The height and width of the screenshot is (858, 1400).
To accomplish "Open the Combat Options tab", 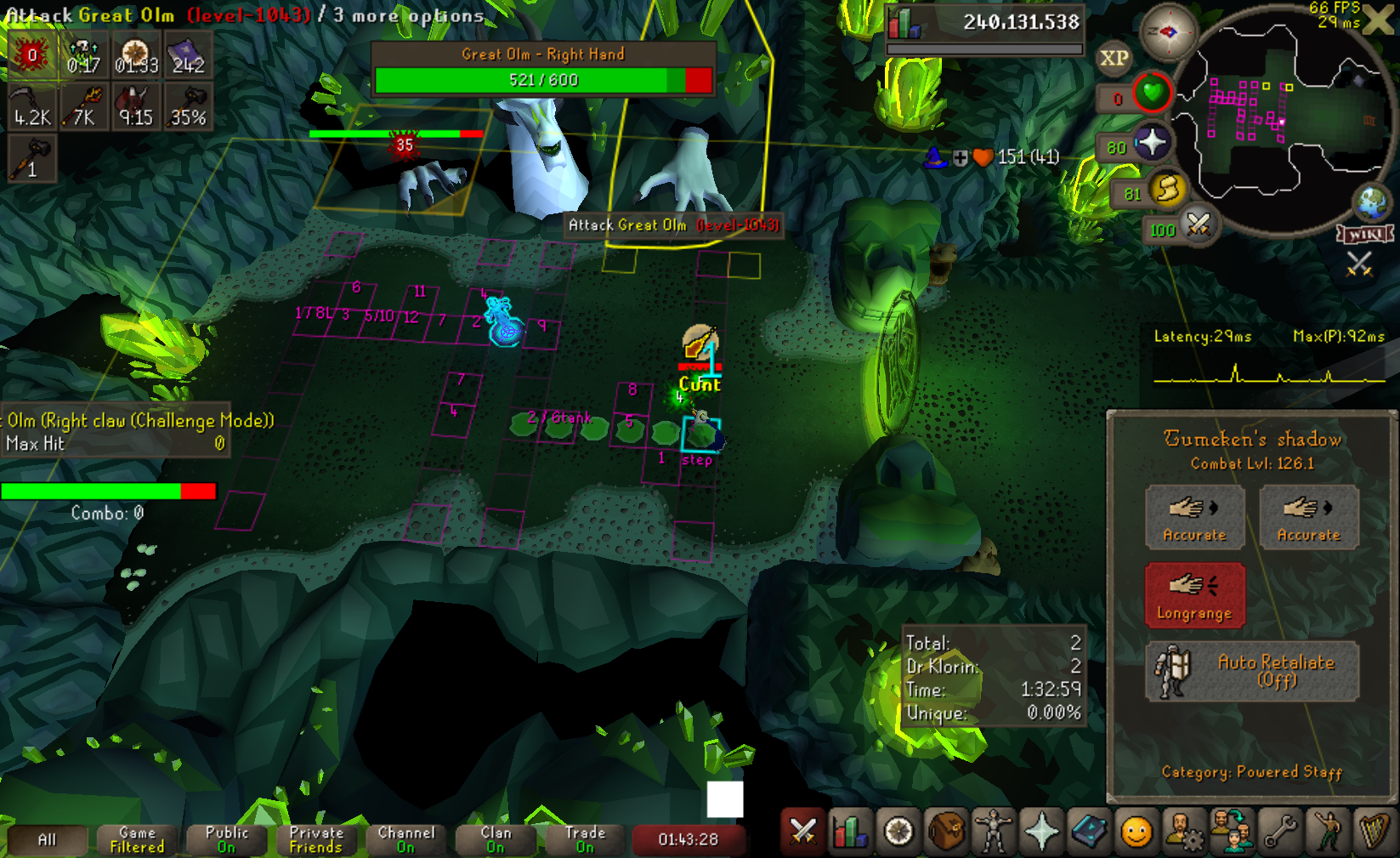I will click(x=802, y=832).
